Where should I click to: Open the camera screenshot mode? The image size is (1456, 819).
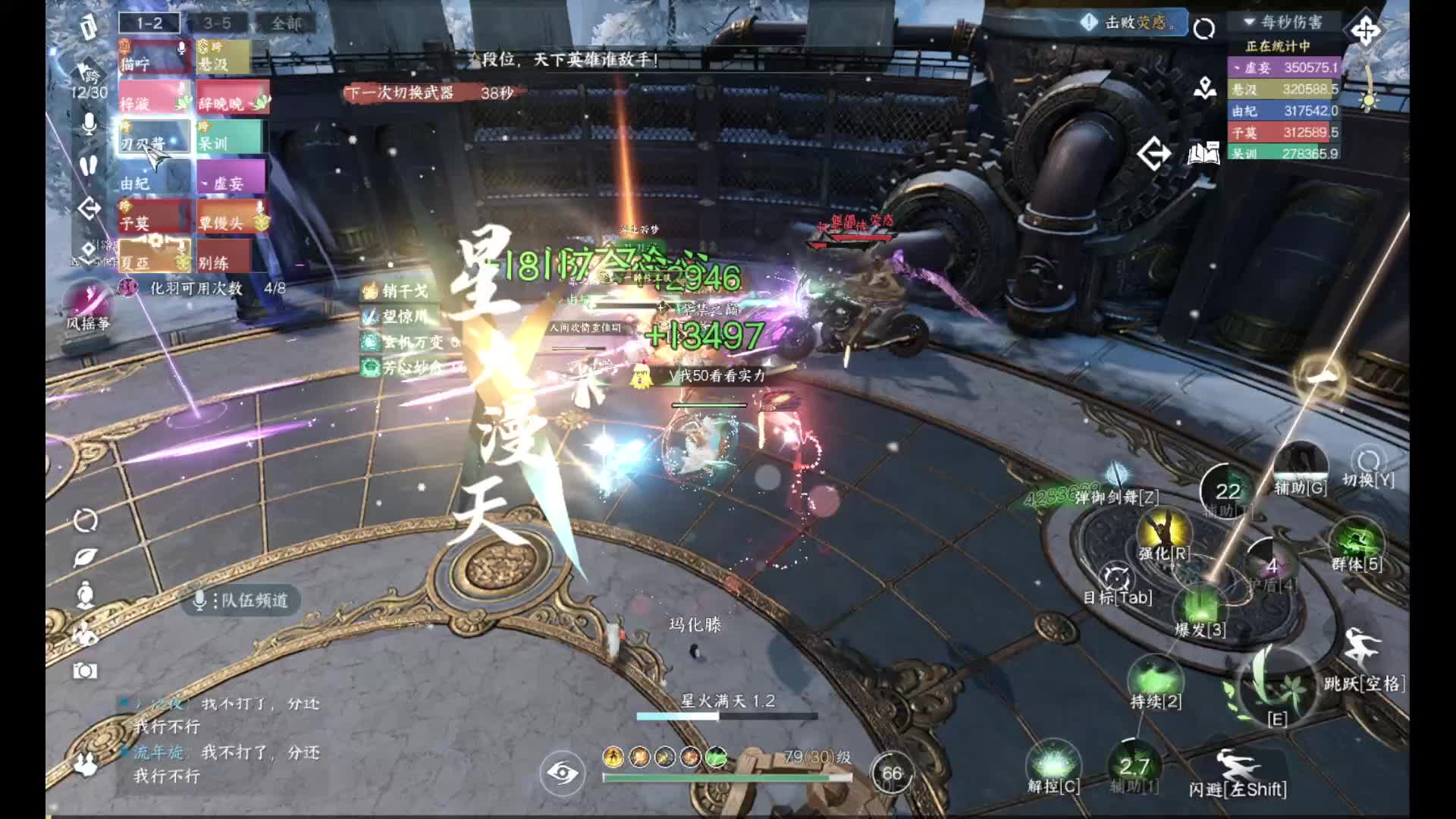point(85,670)
